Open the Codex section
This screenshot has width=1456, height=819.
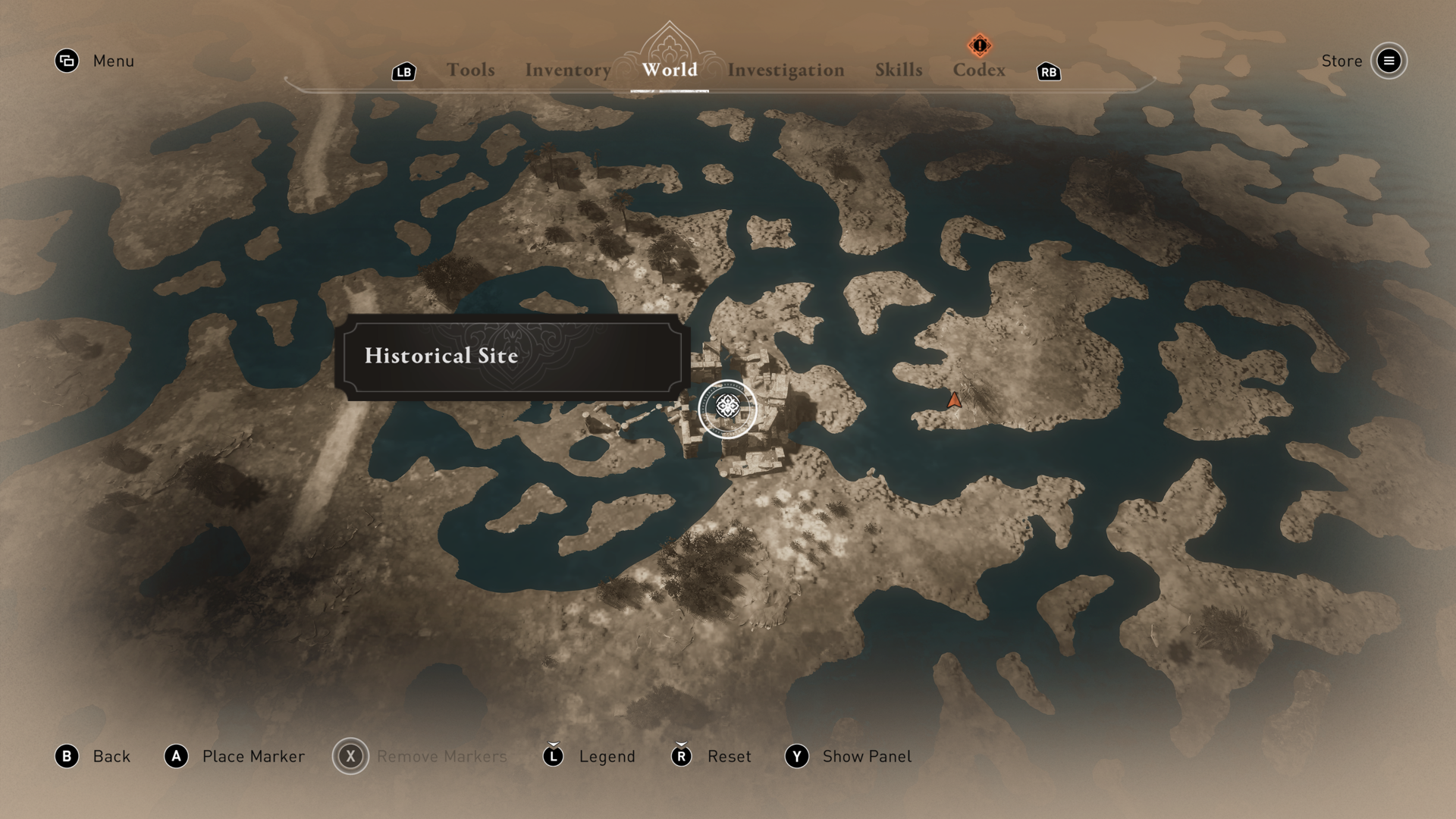pyautogui.click(x=979, y=70)
